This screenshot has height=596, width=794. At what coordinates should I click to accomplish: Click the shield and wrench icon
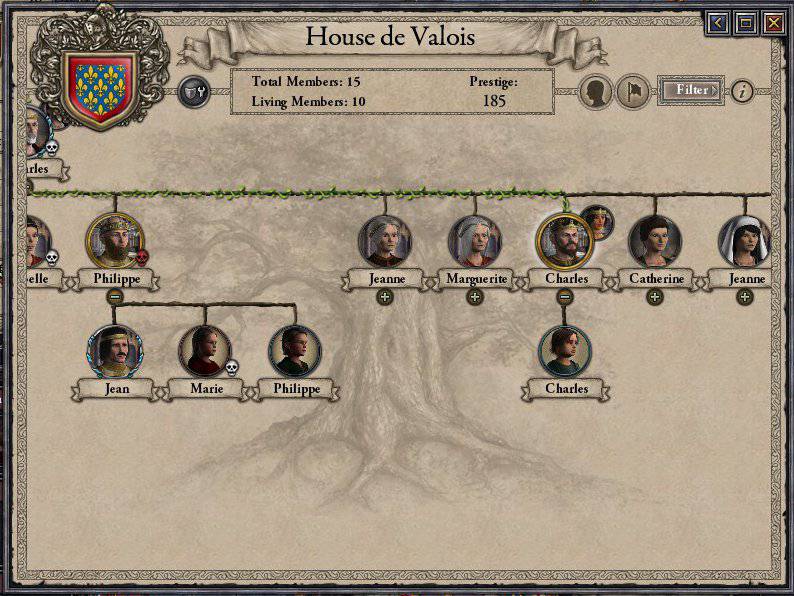coord(192,93)
